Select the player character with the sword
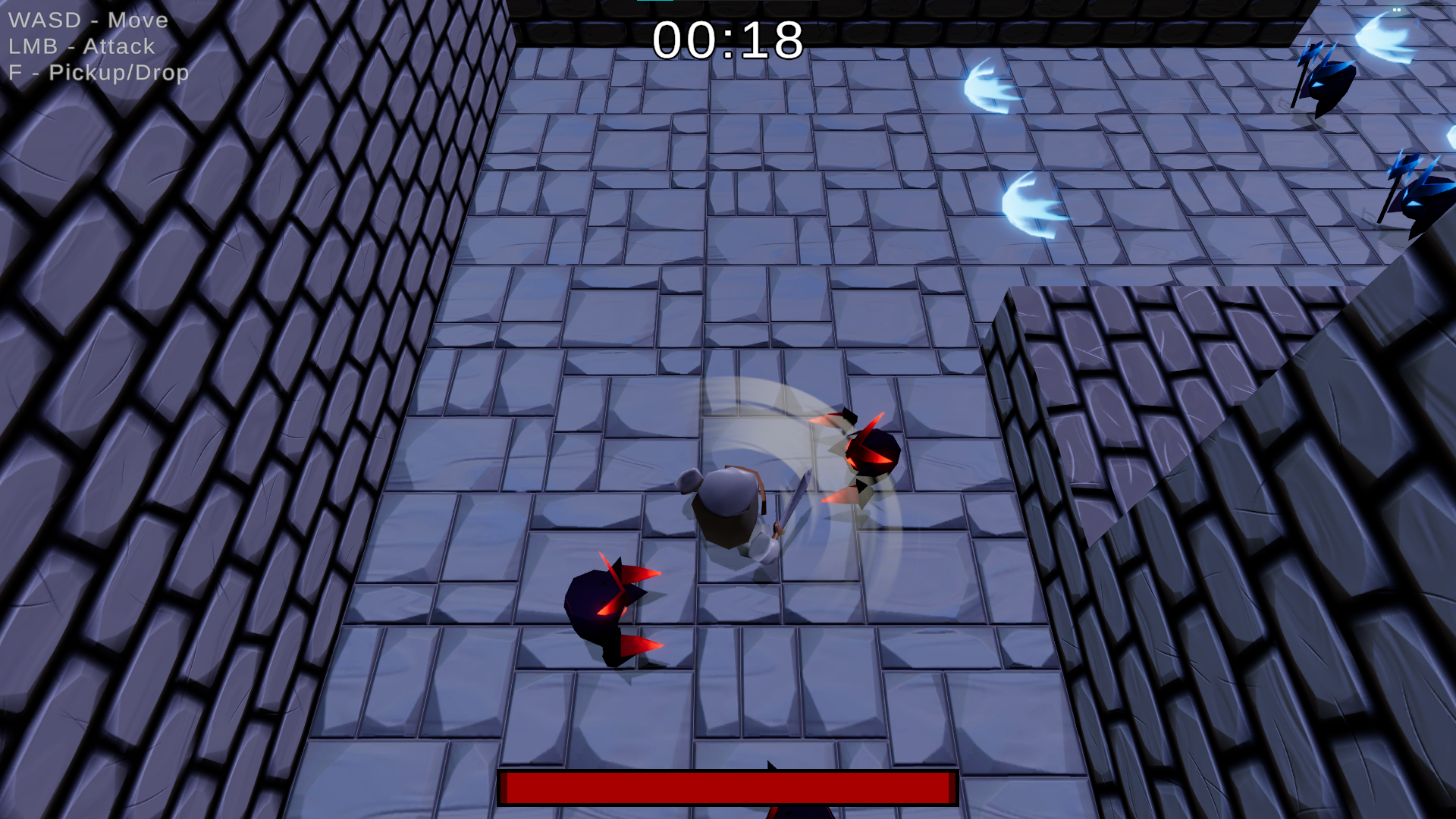This screenshot has height=819, width=1456. tap(728, 508)
